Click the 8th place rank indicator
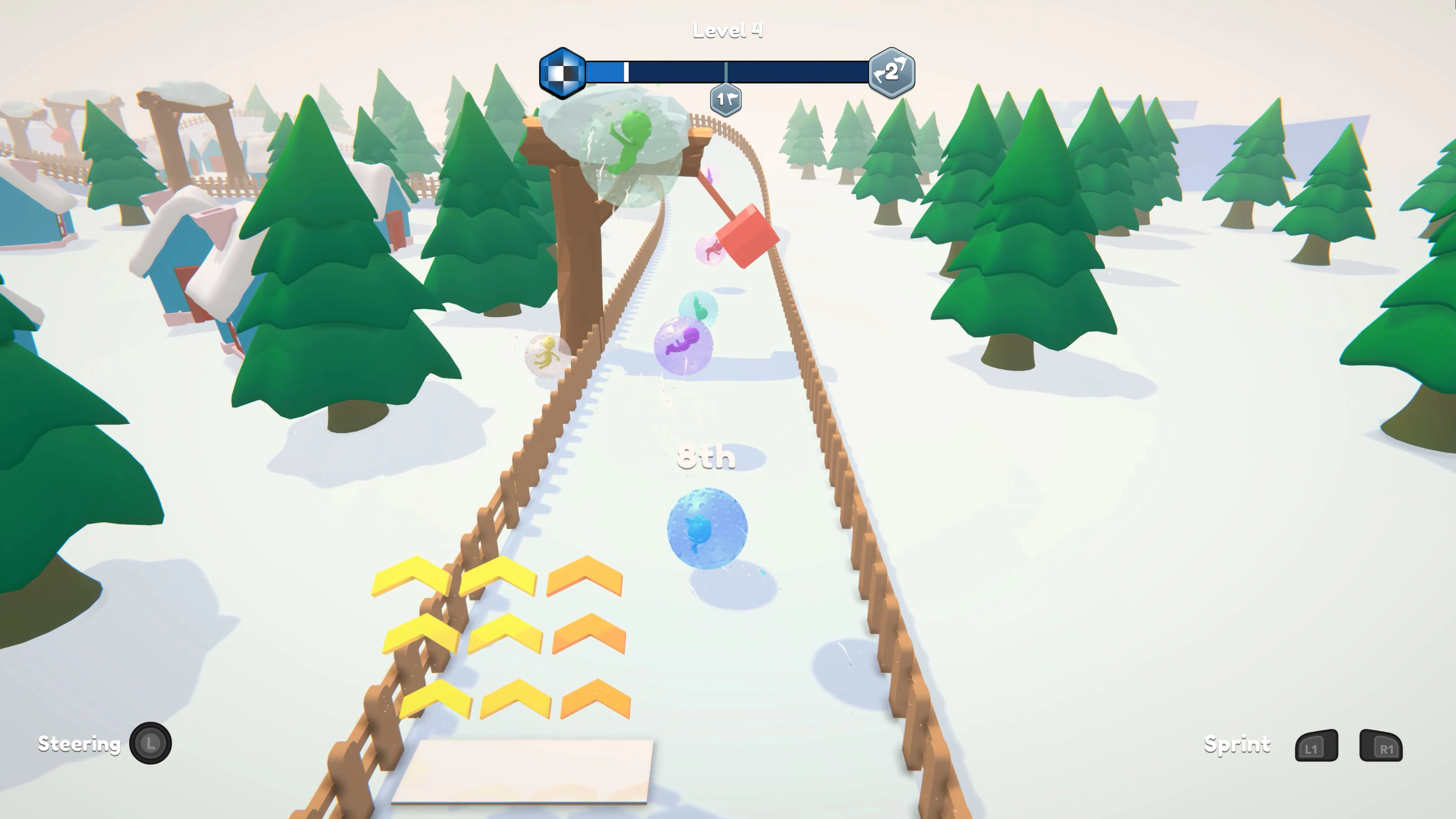Image resolution: width=1456 pixels, height=819 pixels. coord(707,457)
